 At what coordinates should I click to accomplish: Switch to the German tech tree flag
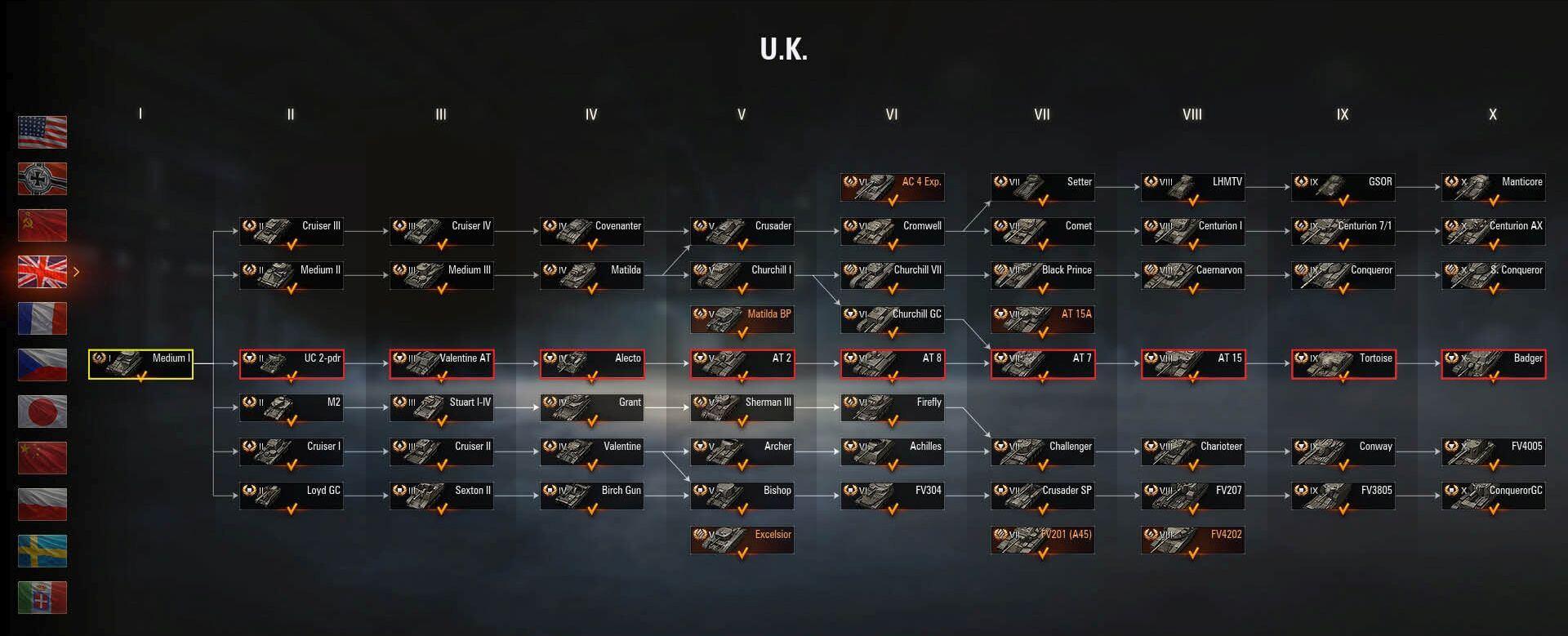click(x=42, y=179)
